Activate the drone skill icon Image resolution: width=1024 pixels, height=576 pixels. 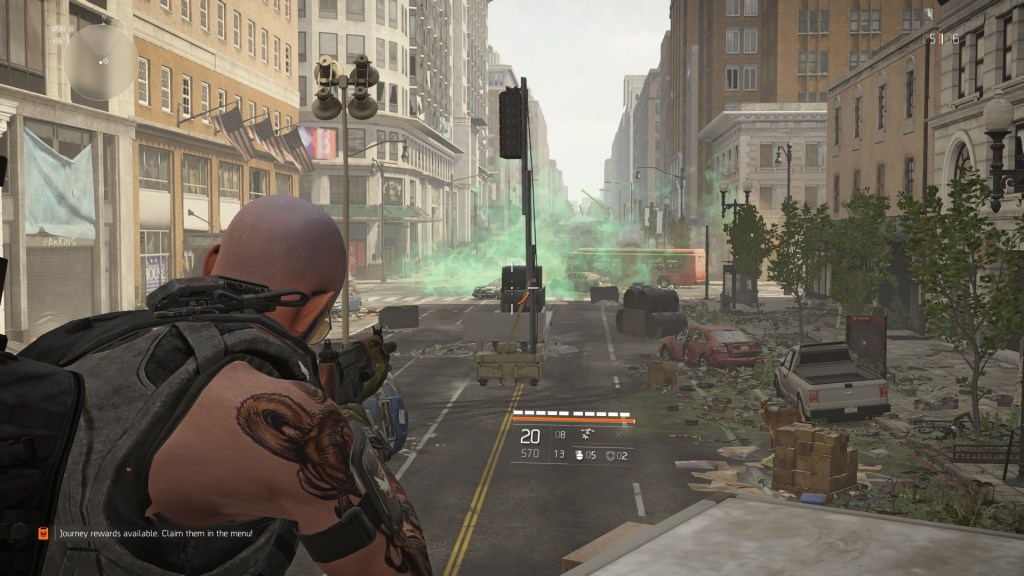coord(587,435)
